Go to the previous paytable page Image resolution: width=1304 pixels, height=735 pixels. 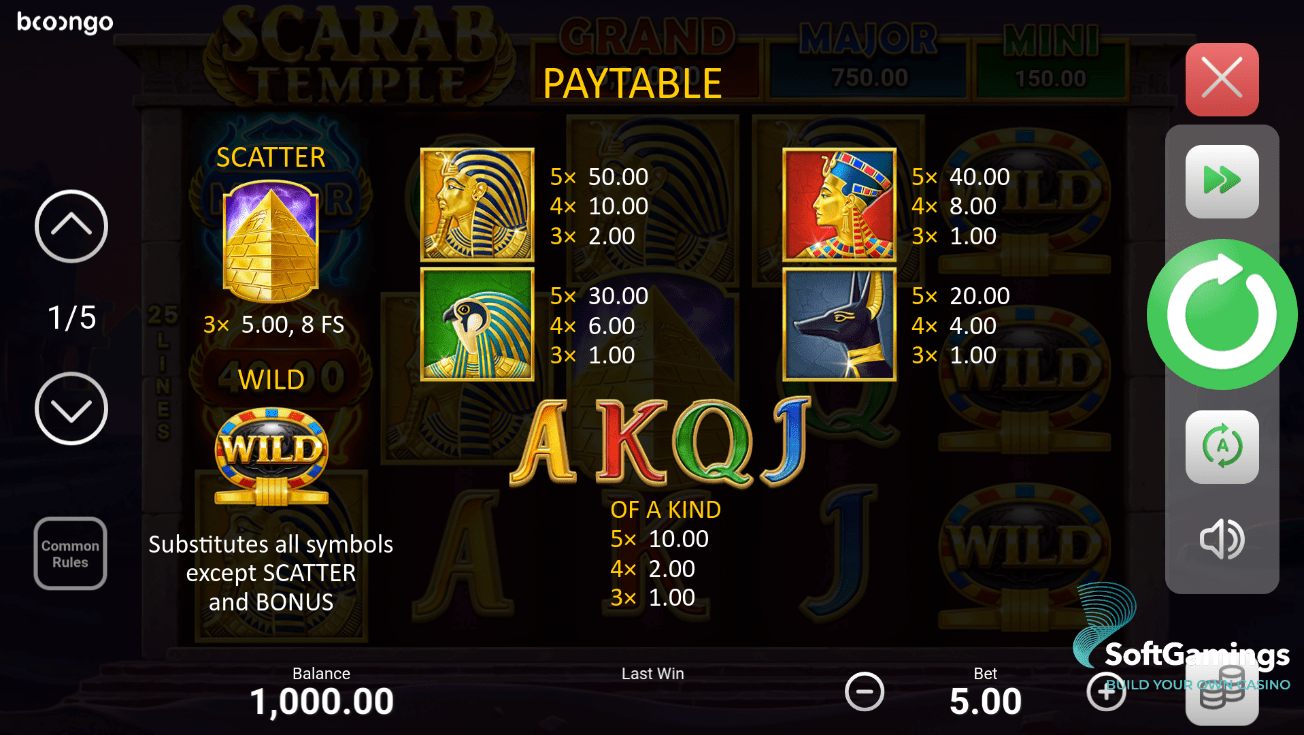[71, 227]
